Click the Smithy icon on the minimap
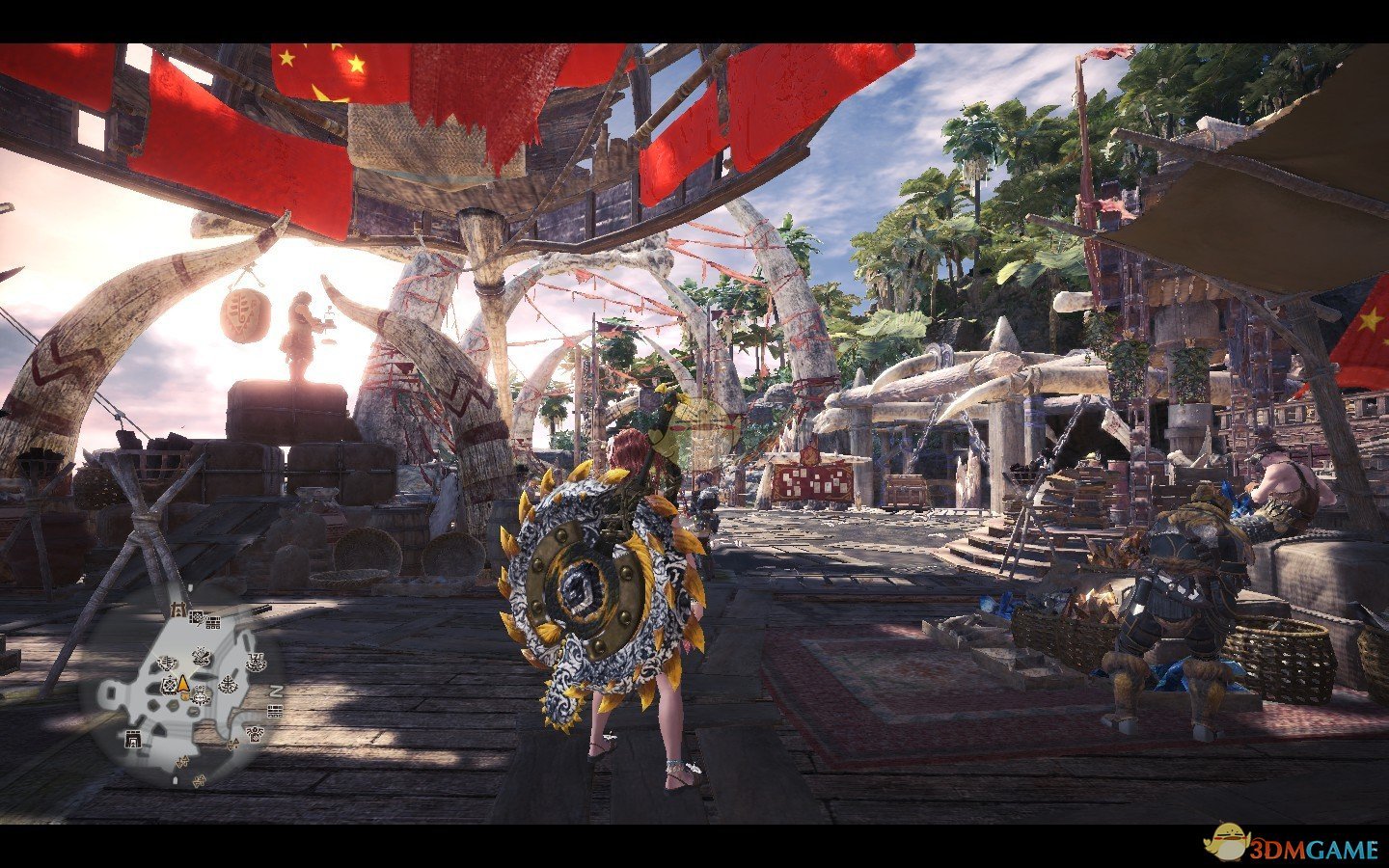 (201, 659)
